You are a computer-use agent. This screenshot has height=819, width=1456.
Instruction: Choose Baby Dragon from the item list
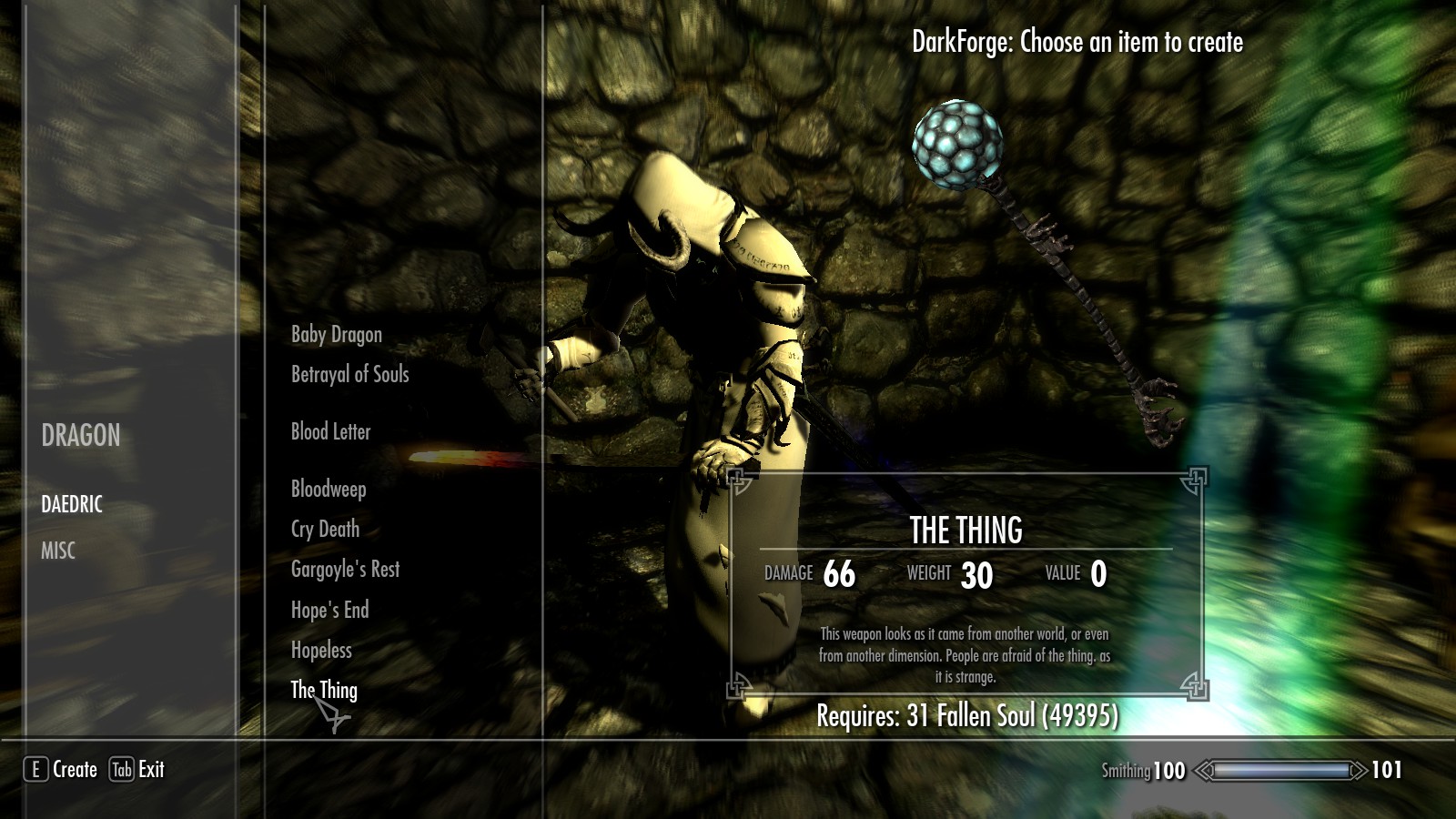(x=337, y=335)
